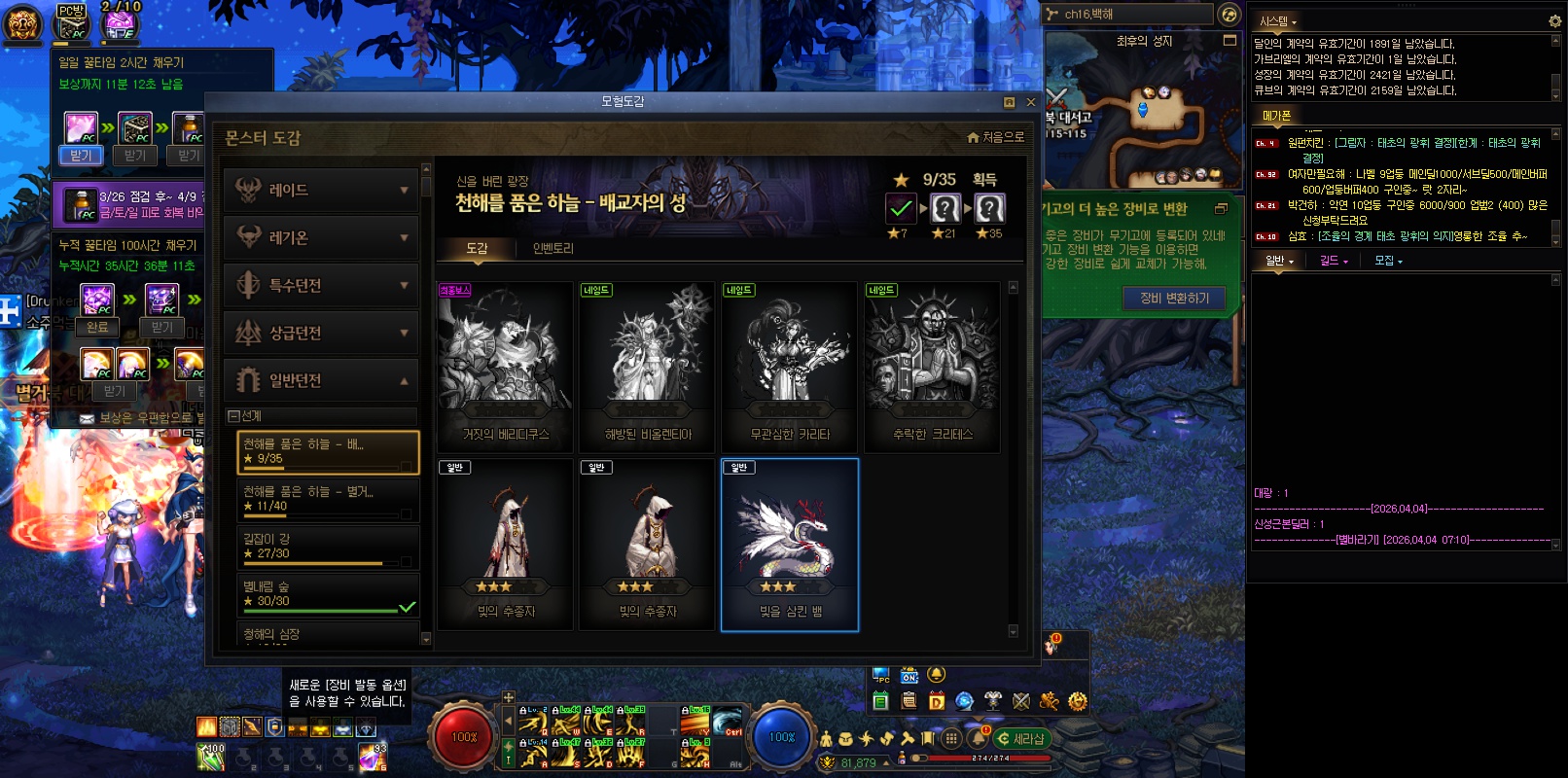Image resolution: width=1568 pixels, height=778 pixels.
Task: Select the 추락한 크리테스 monster card
Action: (932, 367)
